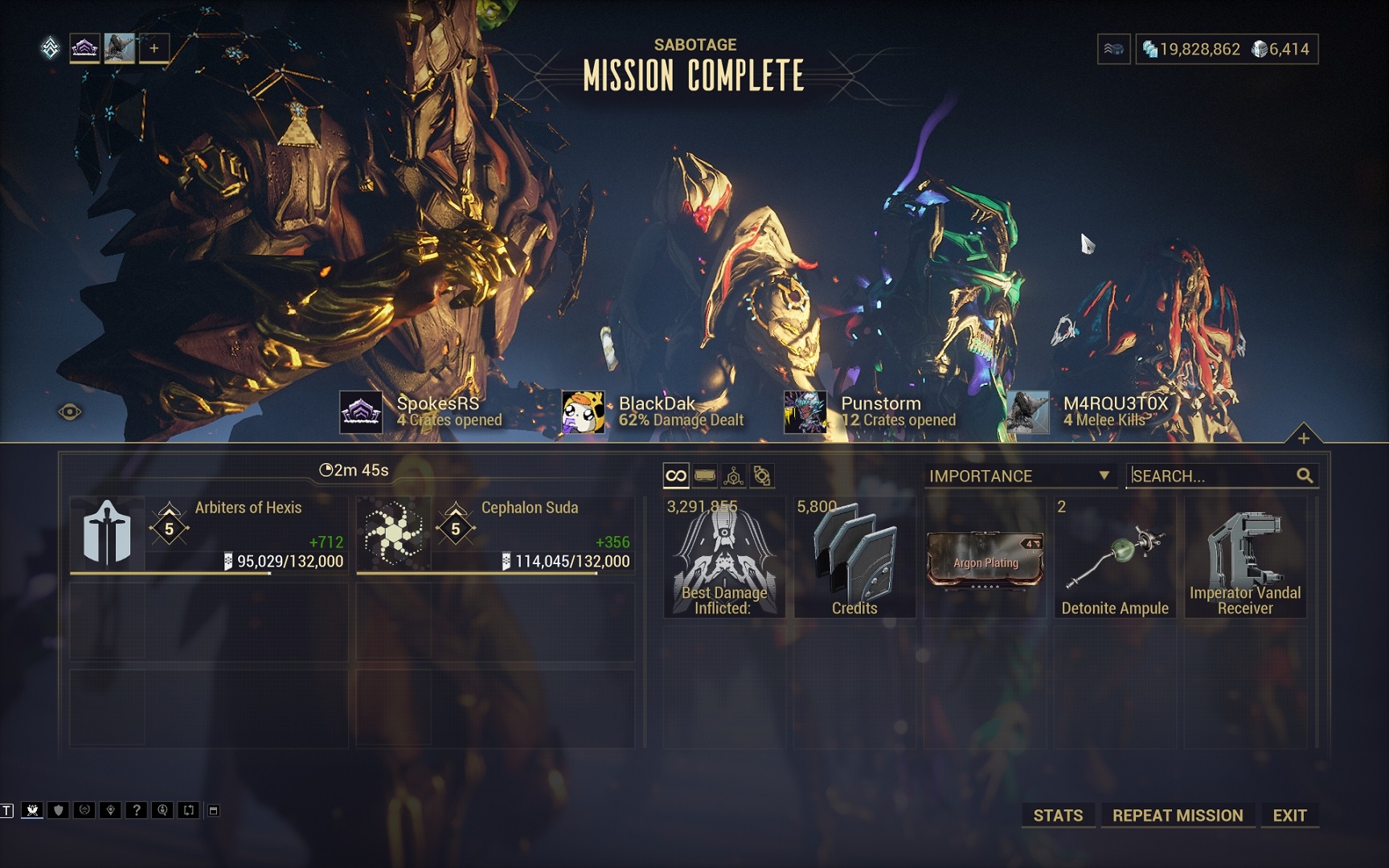Click REPEAT MISSION

[1177, 815]
